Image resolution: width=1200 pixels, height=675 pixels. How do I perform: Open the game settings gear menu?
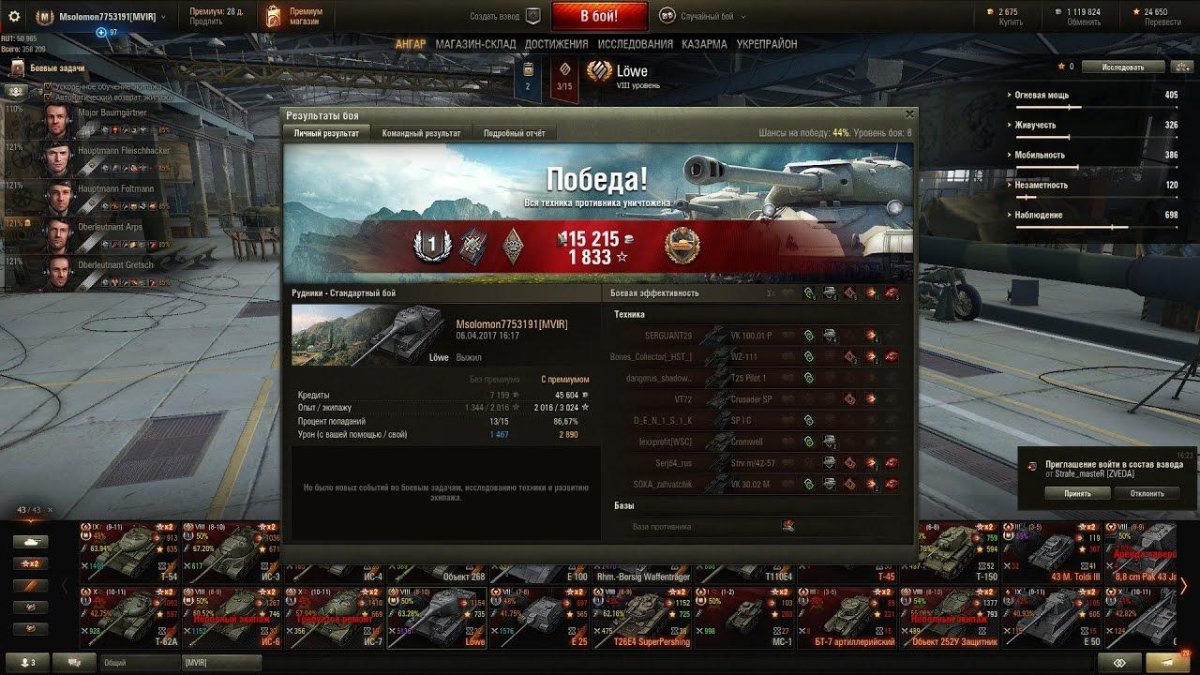14,17
